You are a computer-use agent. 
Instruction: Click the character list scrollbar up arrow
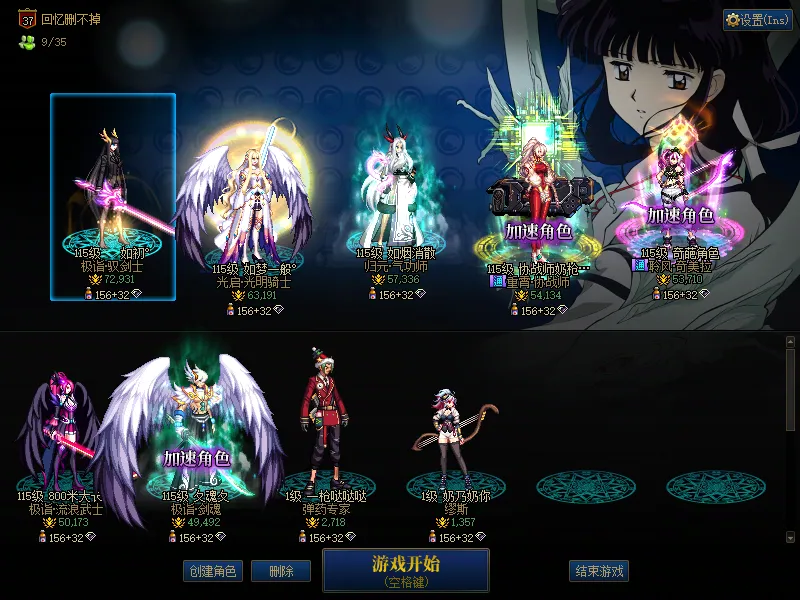pyautogui.click(x=791, y=343)
